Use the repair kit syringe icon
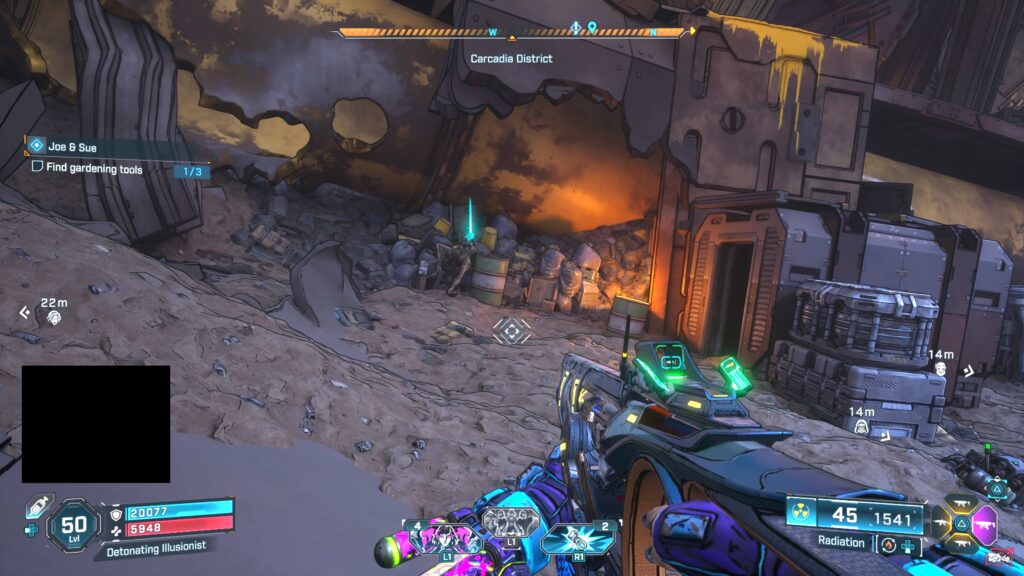The image size is (1024, 576). tap(35, 503)
